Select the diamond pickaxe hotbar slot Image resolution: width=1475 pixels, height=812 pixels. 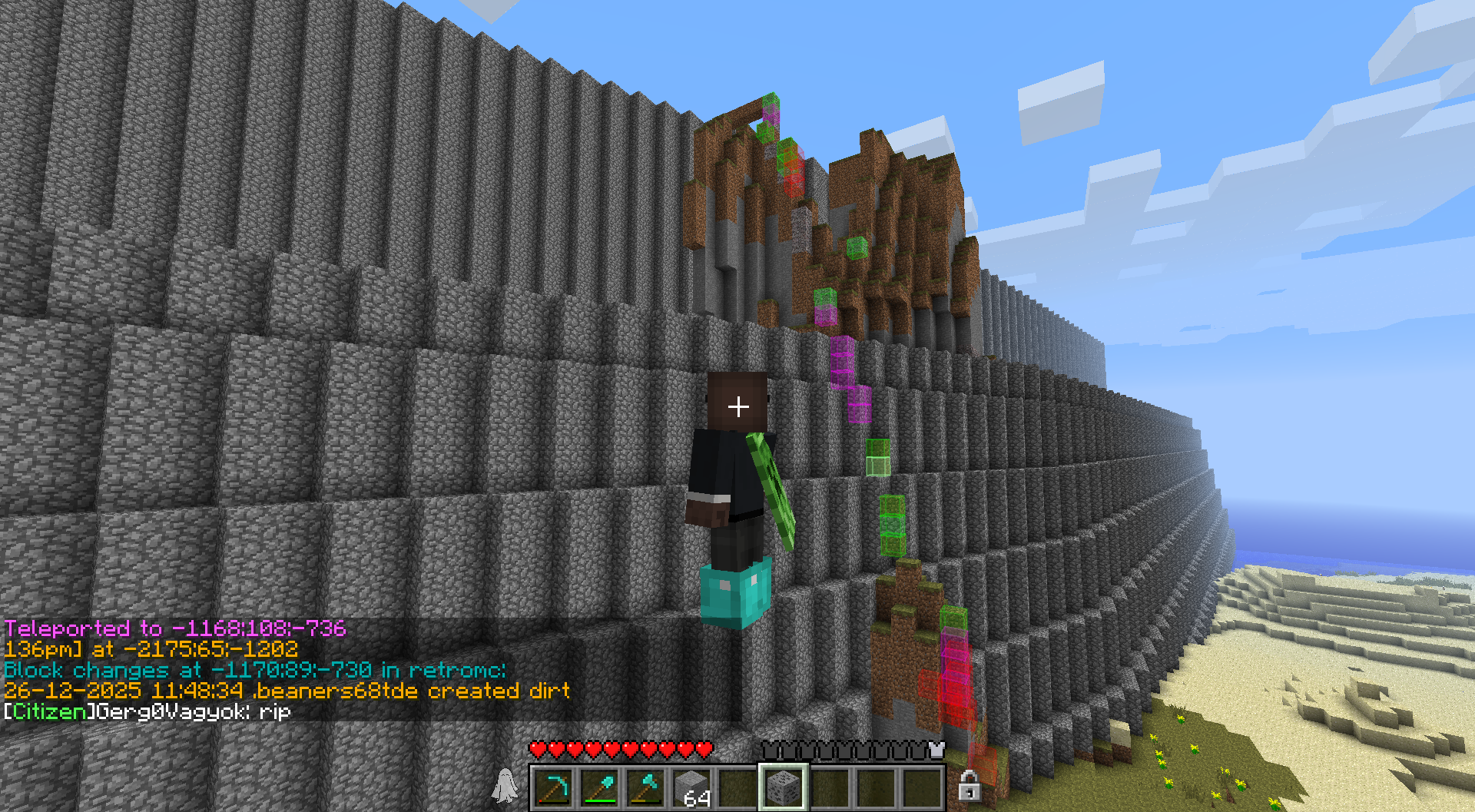(553, 787)
